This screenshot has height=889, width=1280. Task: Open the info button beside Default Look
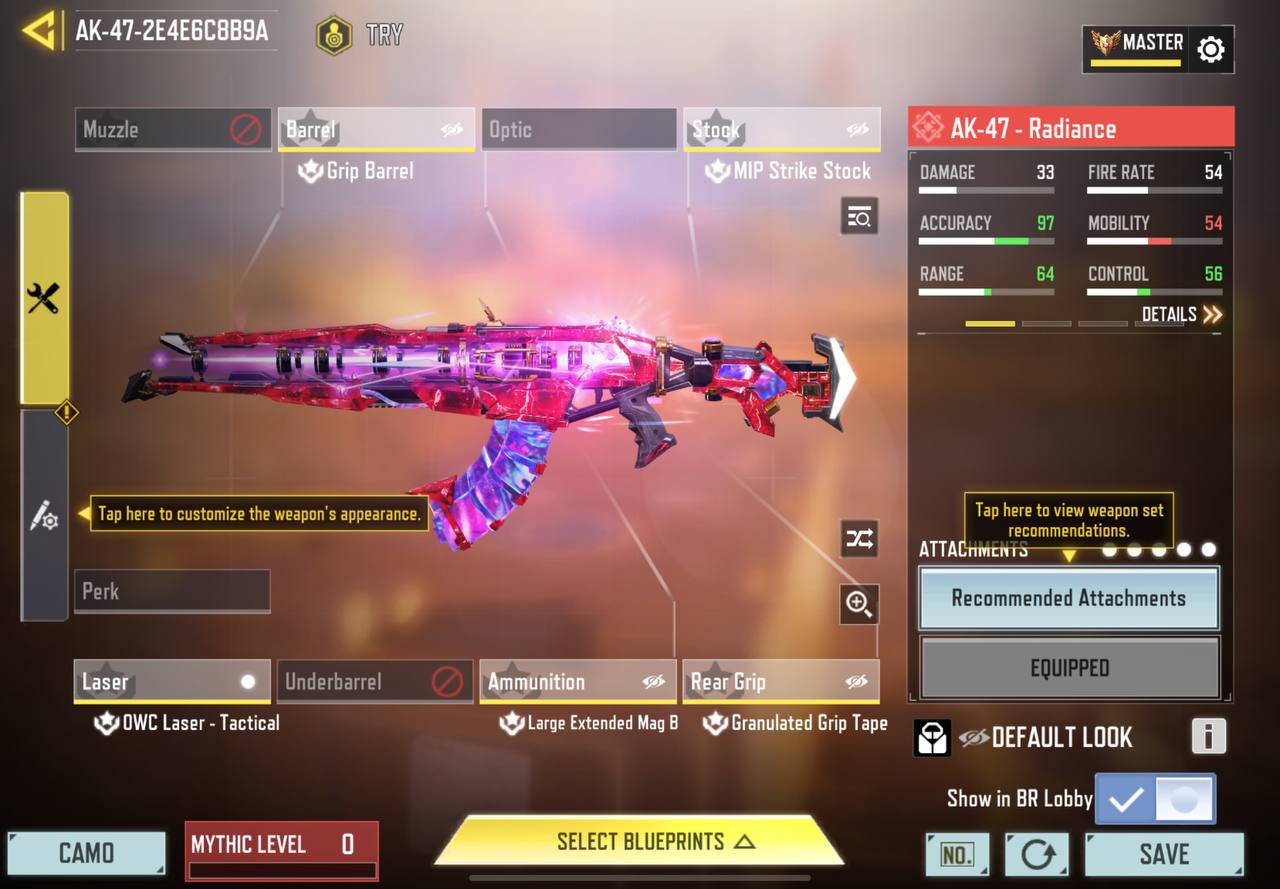click(x=1208, y=737)
